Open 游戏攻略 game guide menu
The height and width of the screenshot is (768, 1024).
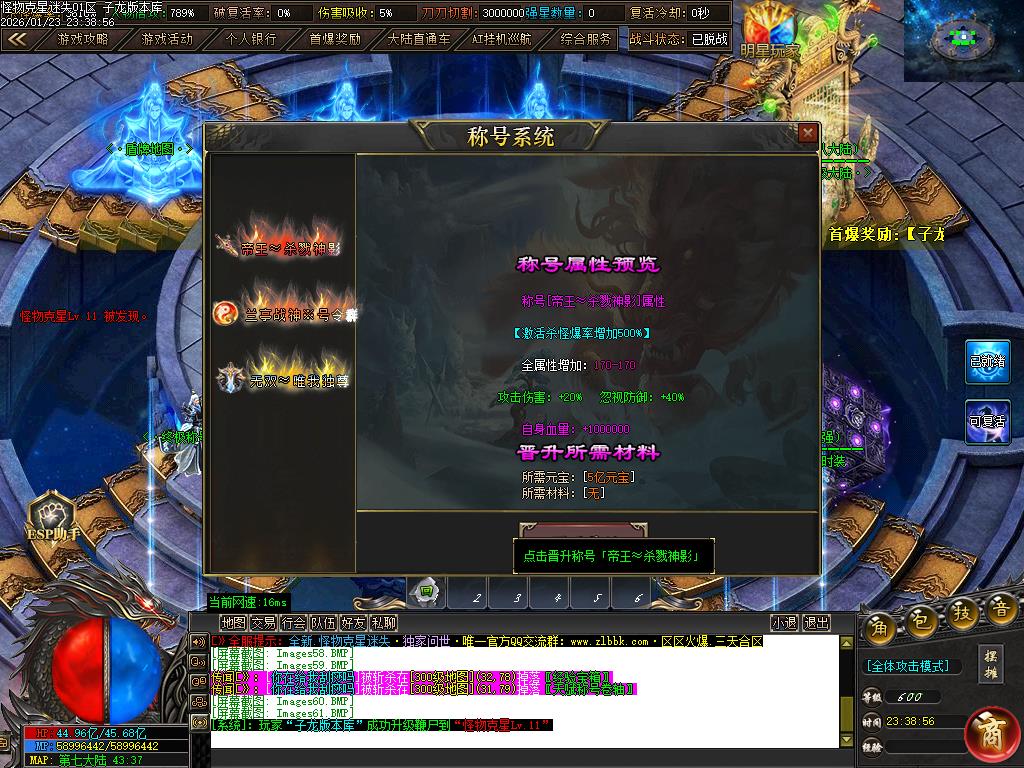(x=83, y=39)
